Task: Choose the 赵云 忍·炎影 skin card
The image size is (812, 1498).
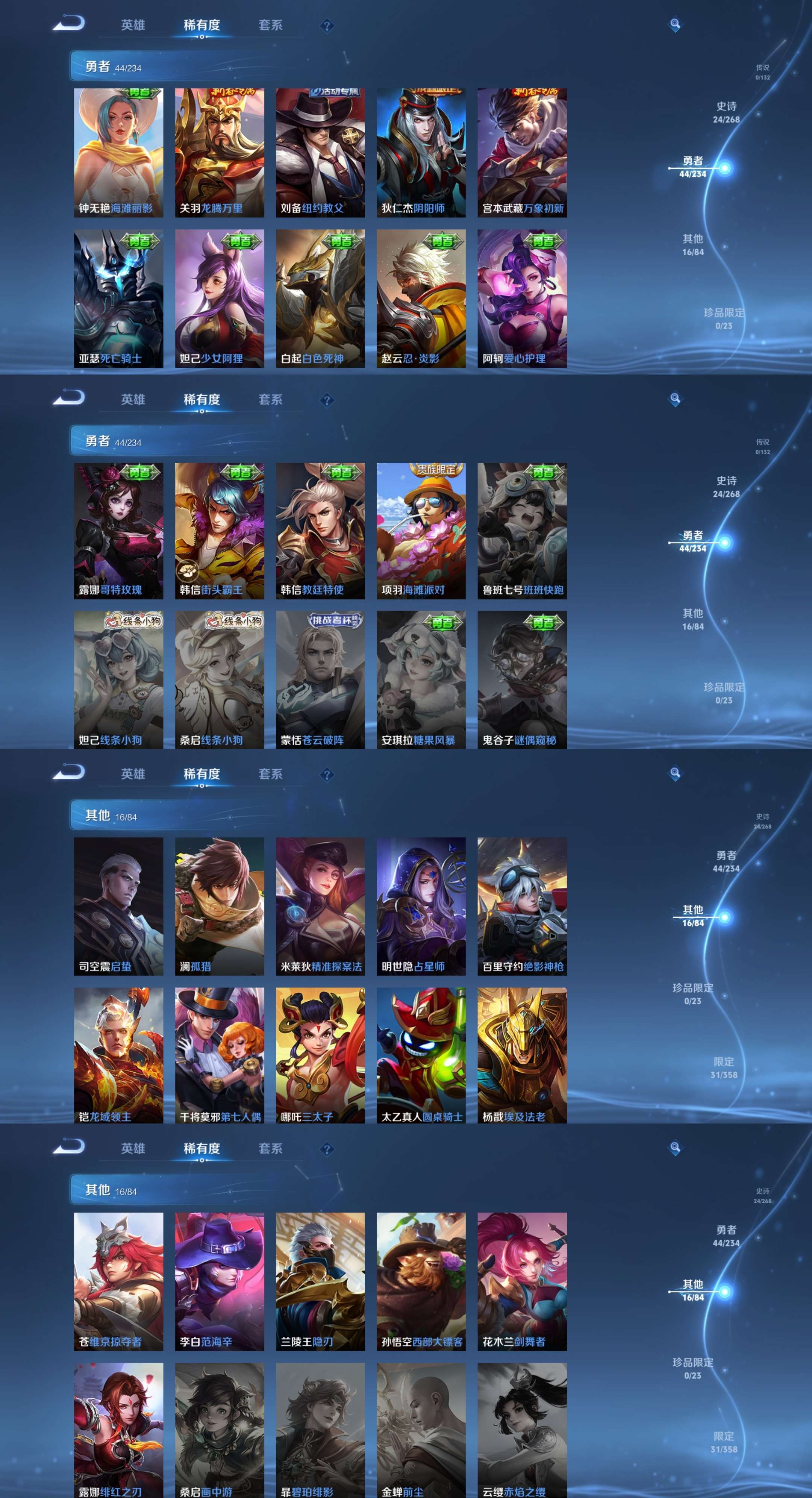Action: (x=421, y=298)
